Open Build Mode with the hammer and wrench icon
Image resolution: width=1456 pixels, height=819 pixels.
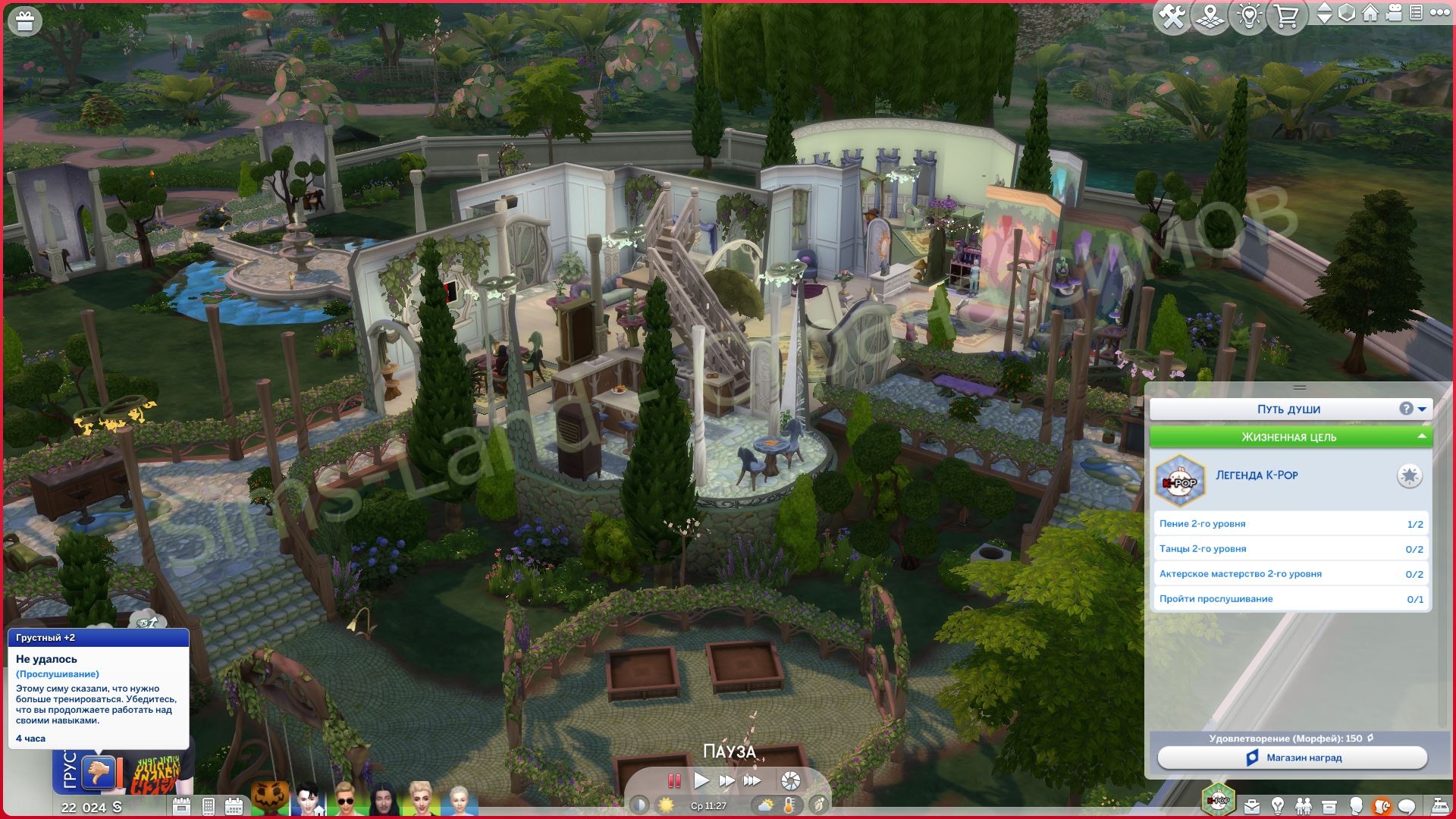coord(1172,17)
